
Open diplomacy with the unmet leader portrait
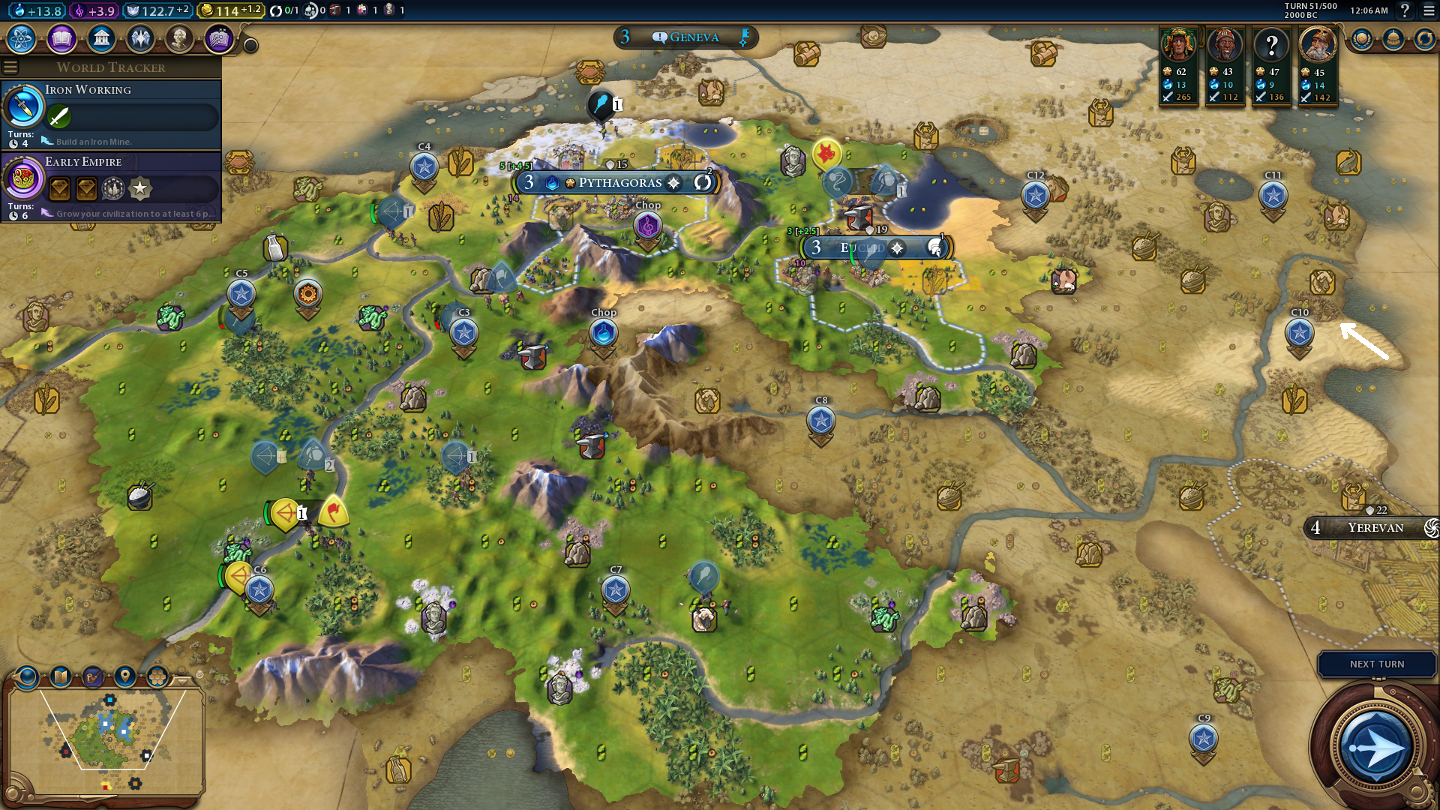1271,46
